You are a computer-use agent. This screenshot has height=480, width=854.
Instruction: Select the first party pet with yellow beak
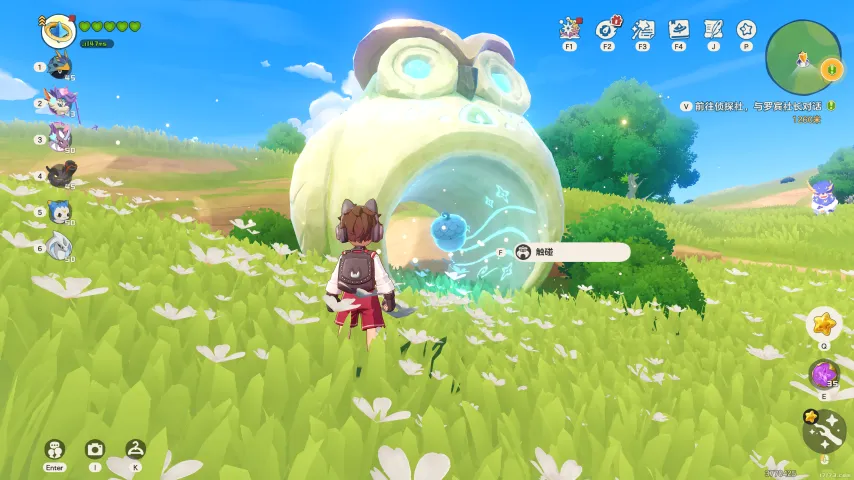click(61, 69)
